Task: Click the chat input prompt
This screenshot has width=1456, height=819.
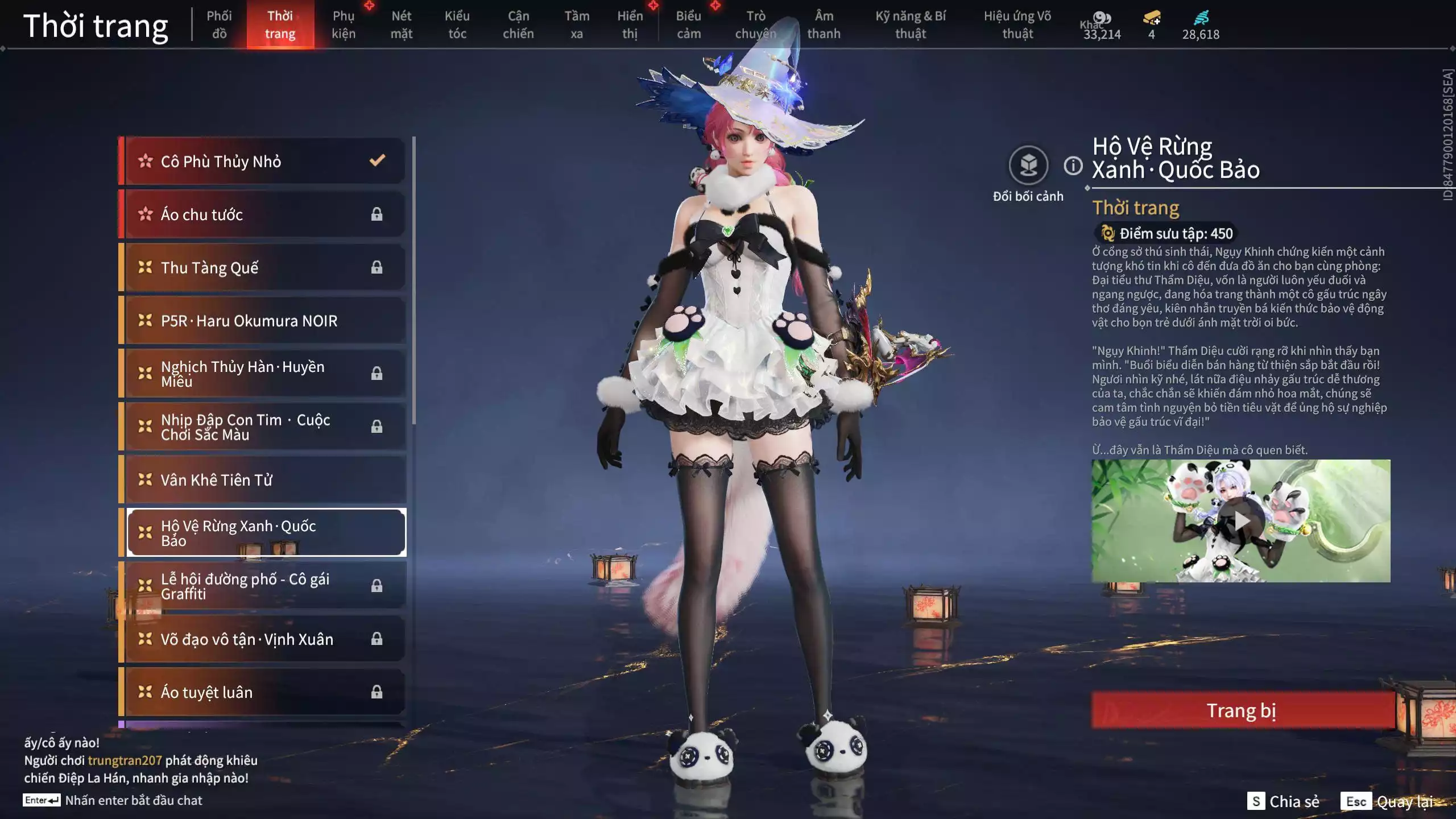Action: tap(133, 800)
